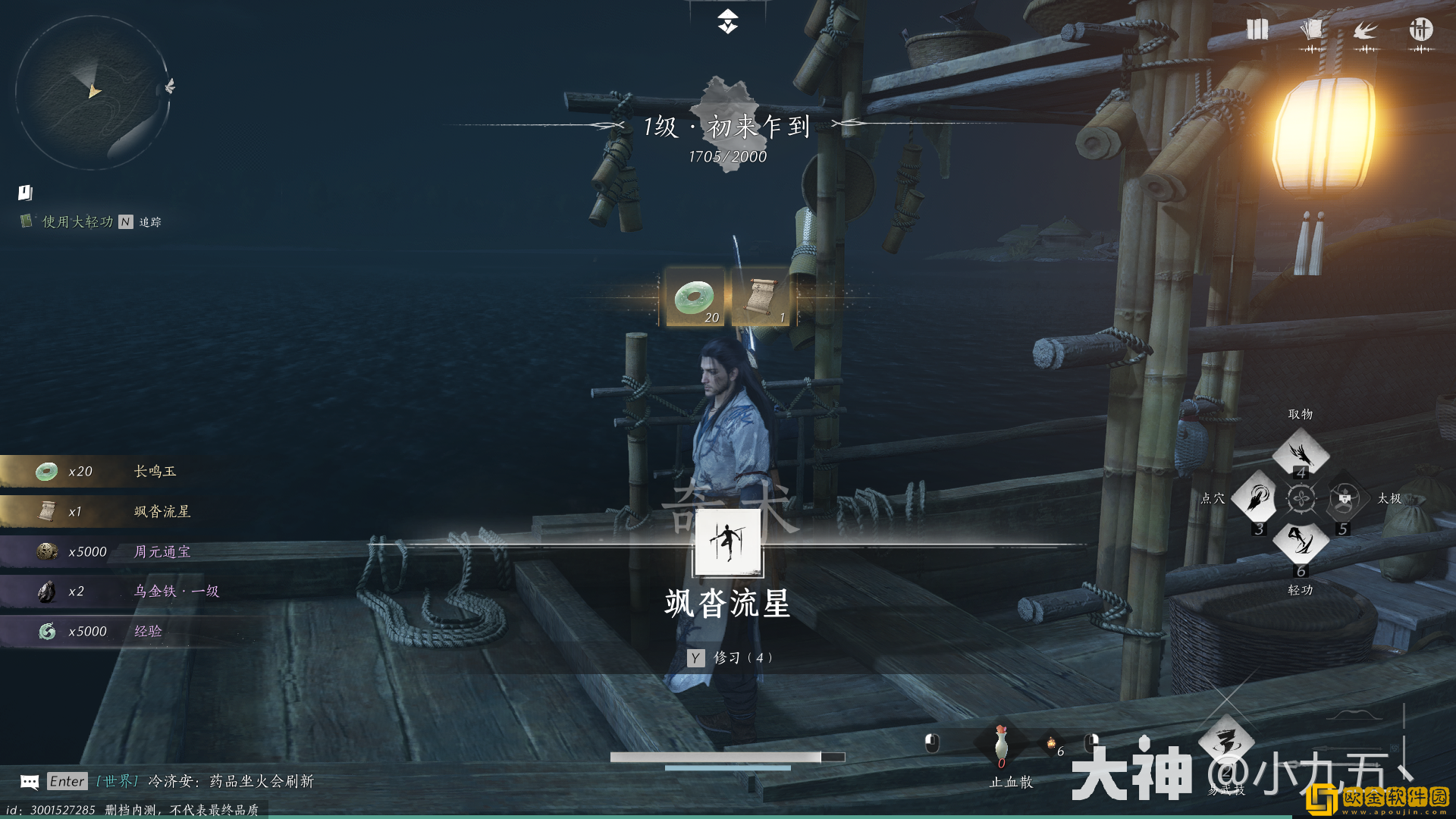Select the 取物 grabbing skill on slot 4
The image size is (1456, 819).
coord(1301,453)
